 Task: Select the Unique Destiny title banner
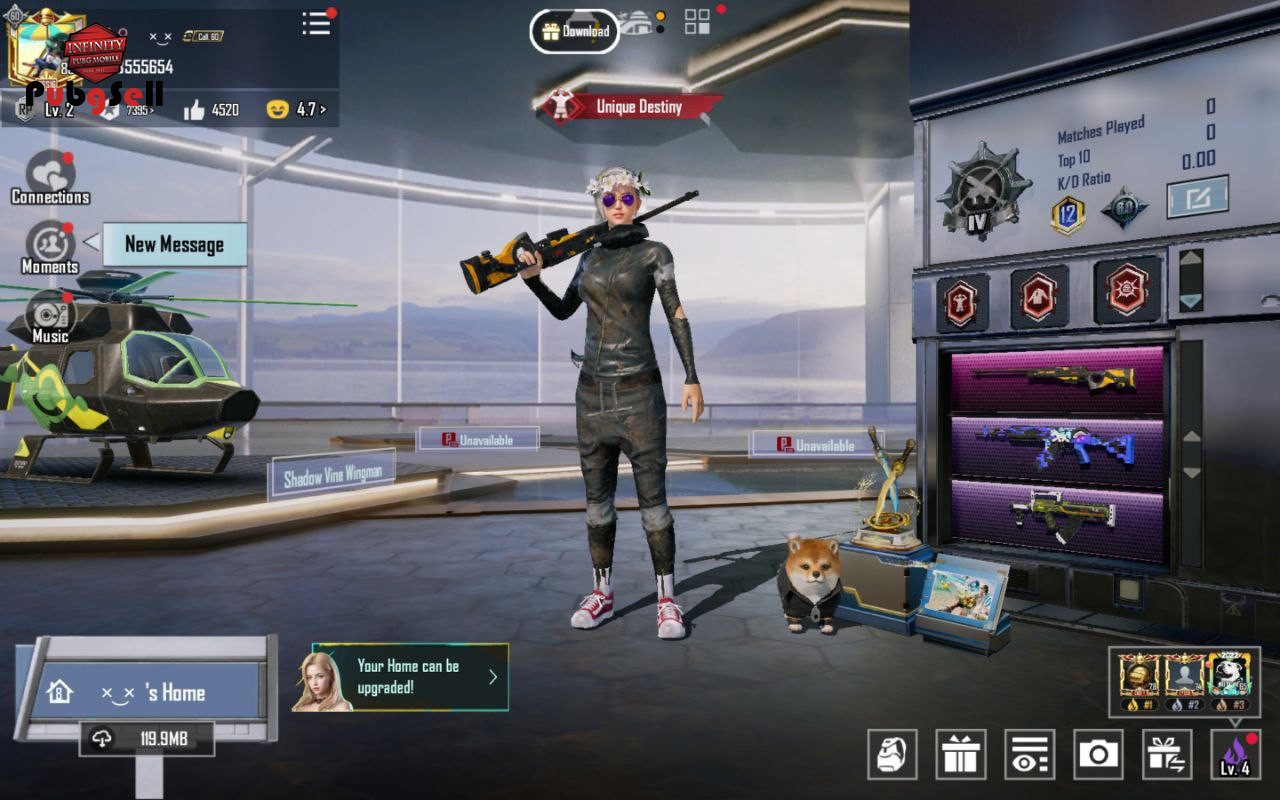(x=630, y=106)
